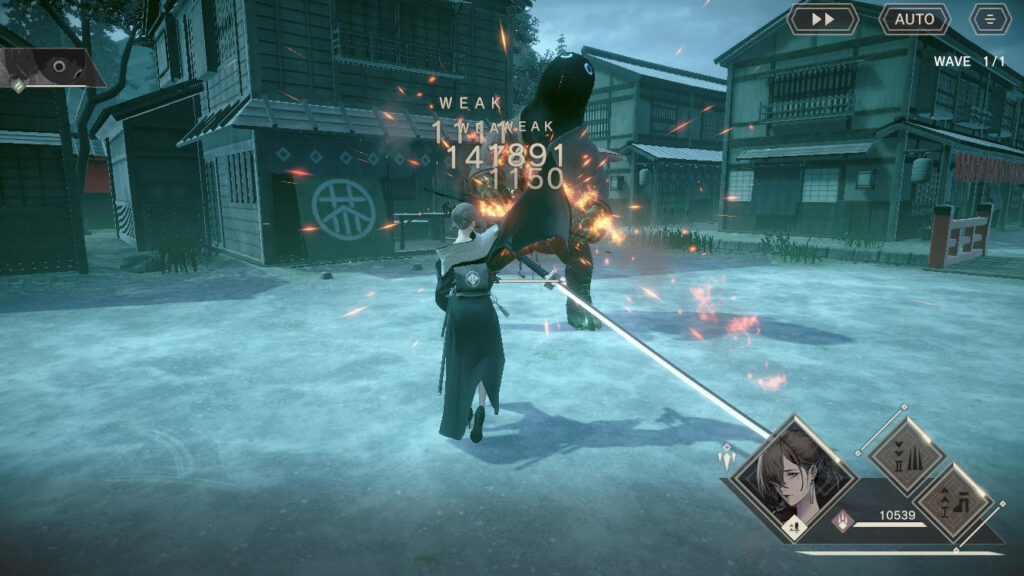Enable AUTO battle mode
The width and height of the screenshot is (1024, 576).
tap(914, 19)
